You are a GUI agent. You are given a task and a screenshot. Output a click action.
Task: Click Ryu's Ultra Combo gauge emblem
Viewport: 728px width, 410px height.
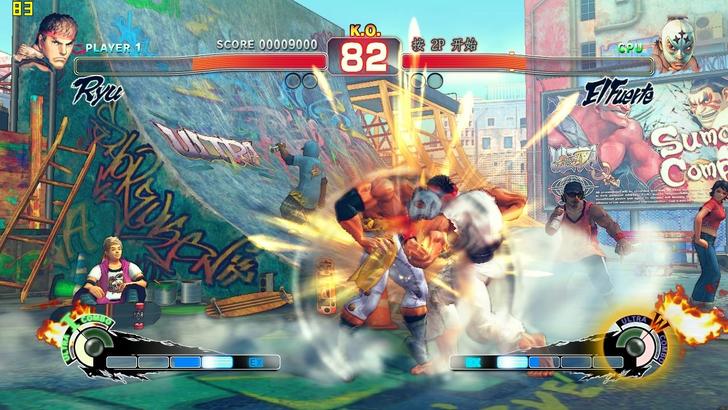(x=88, y=347)
